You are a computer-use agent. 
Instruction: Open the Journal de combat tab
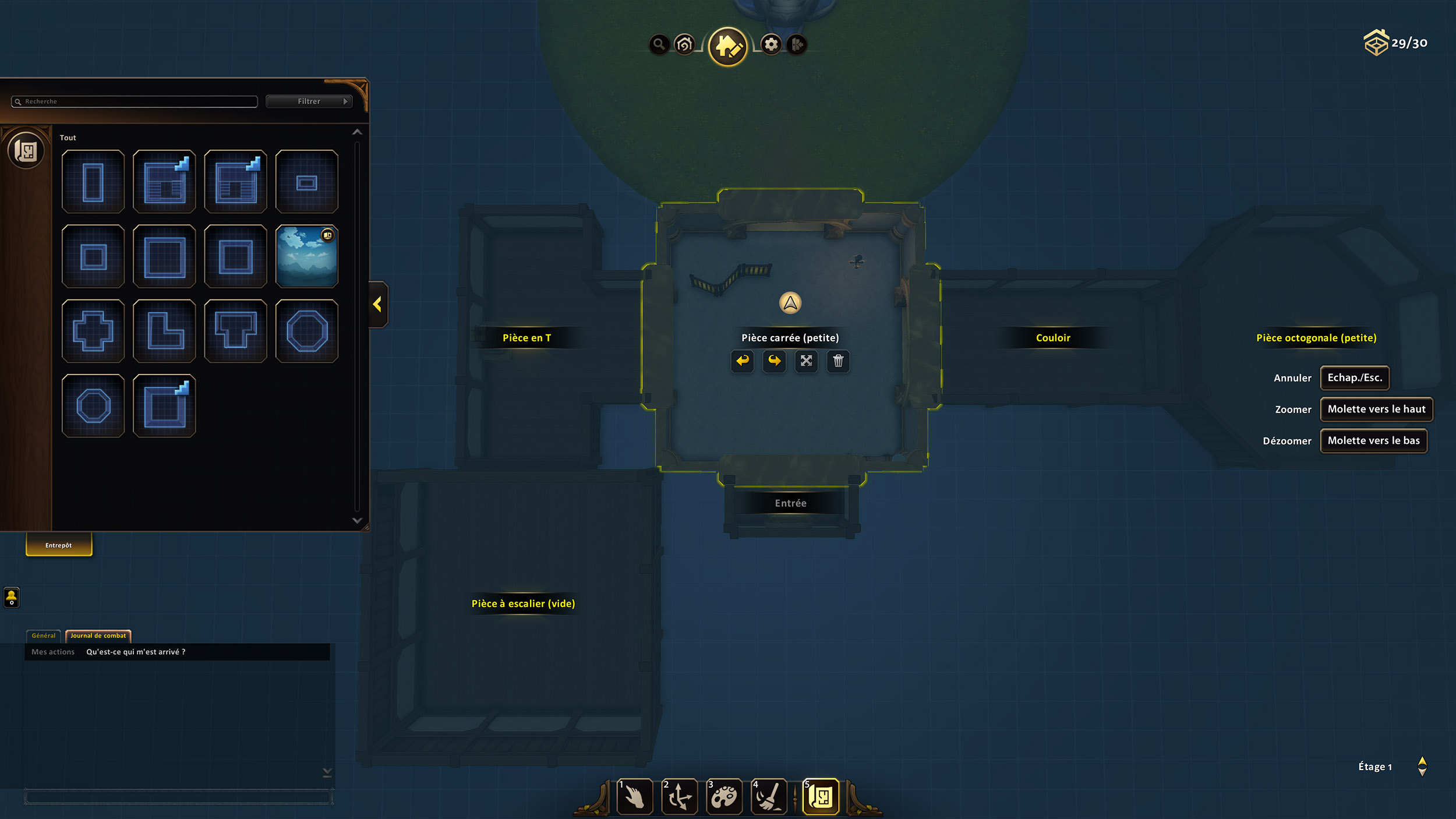[x=98, y=636]
